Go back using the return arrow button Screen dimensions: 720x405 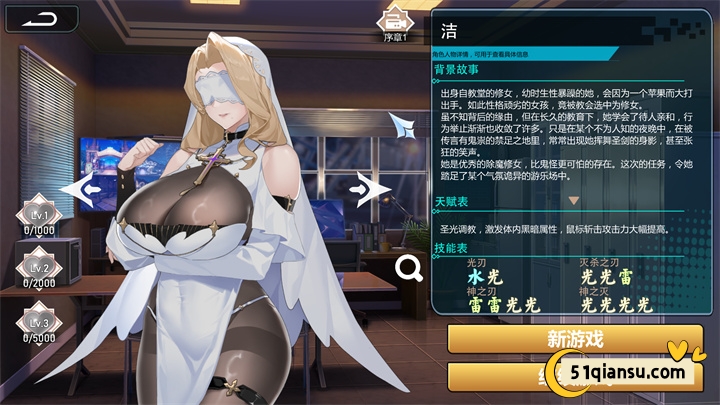click(x=42, y=20)
